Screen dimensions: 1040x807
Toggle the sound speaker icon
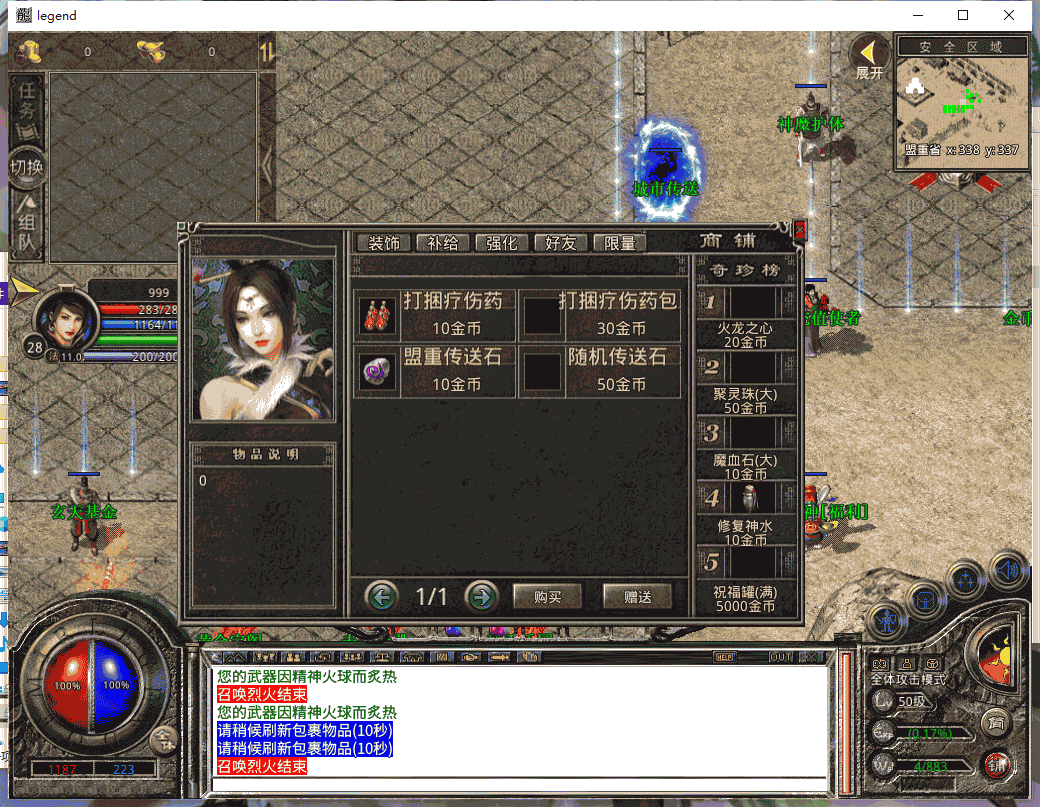click(x=1008, y=570)
